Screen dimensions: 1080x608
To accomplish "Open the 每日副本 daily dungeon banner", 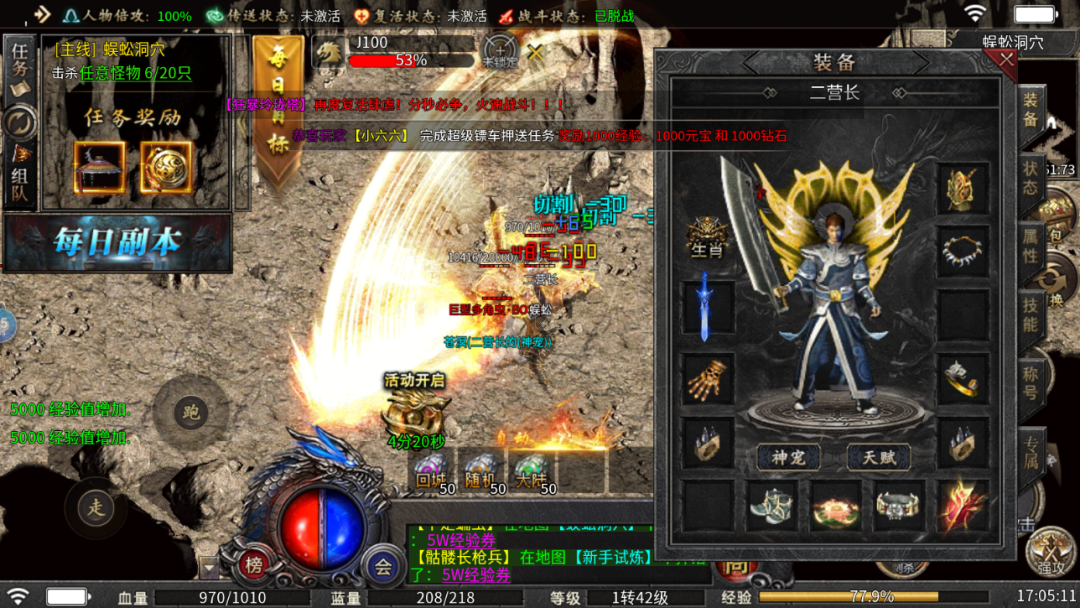I will pos(117,242).
